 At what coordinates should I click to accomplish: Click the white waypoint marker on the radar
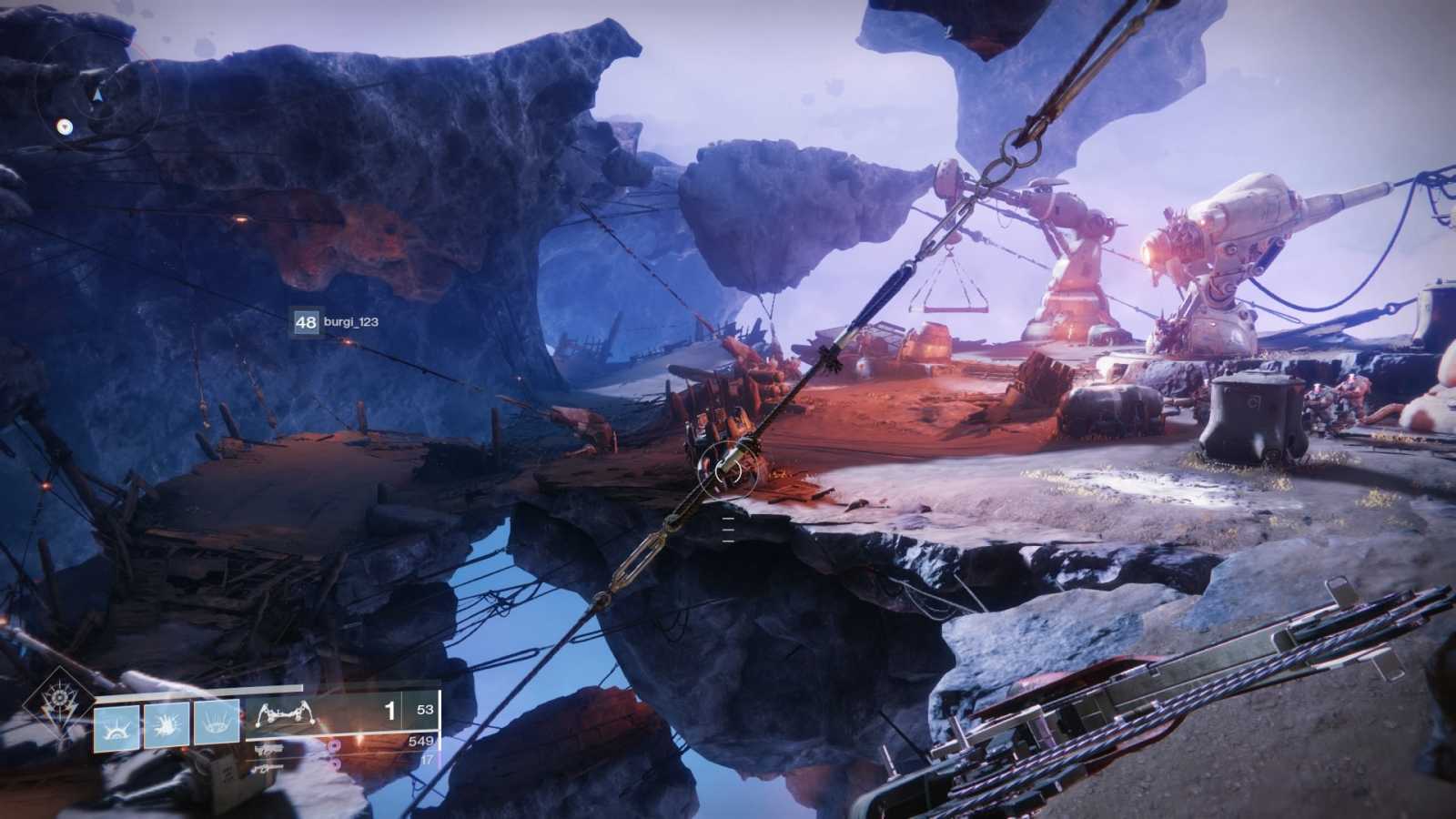(x=65, y=126)
